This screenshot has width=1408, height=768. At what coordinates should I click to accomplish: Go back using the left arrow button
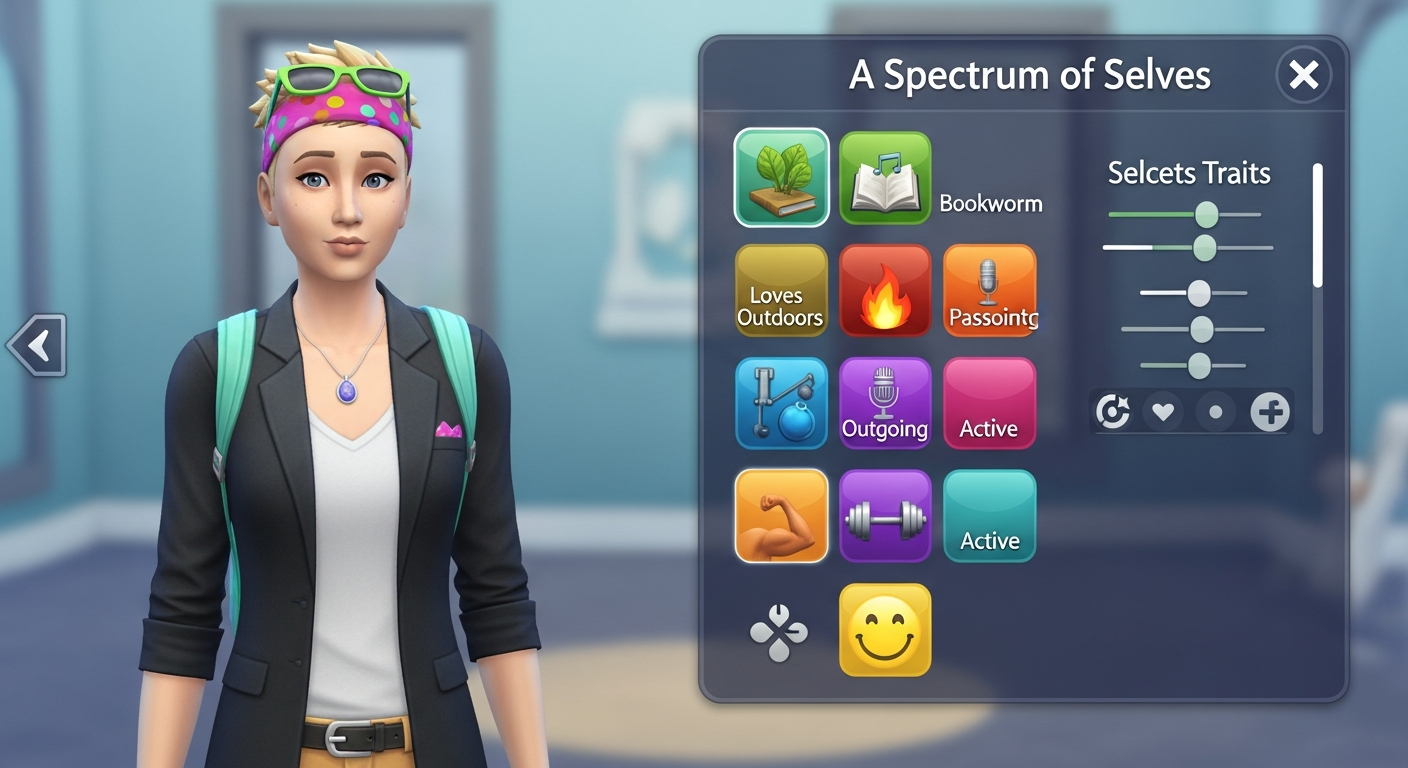click(36, 344)
